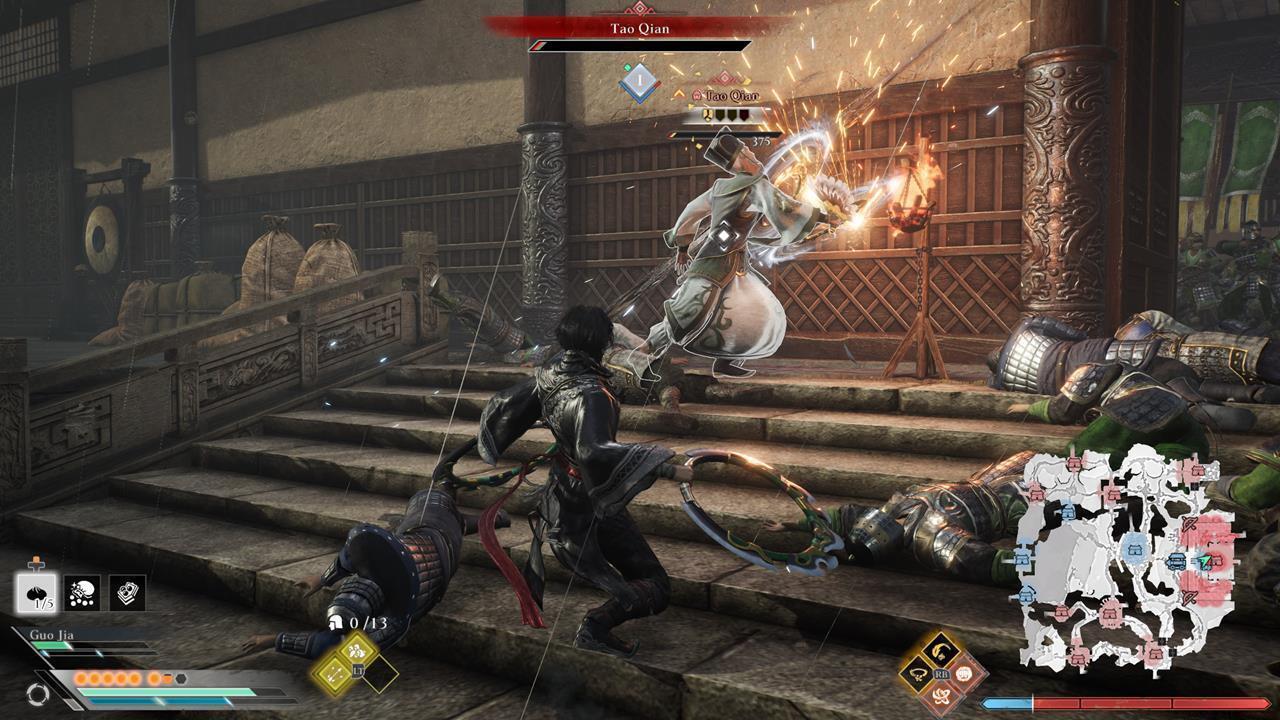Select the swirling Musou flourish icon

click(943, 695)
